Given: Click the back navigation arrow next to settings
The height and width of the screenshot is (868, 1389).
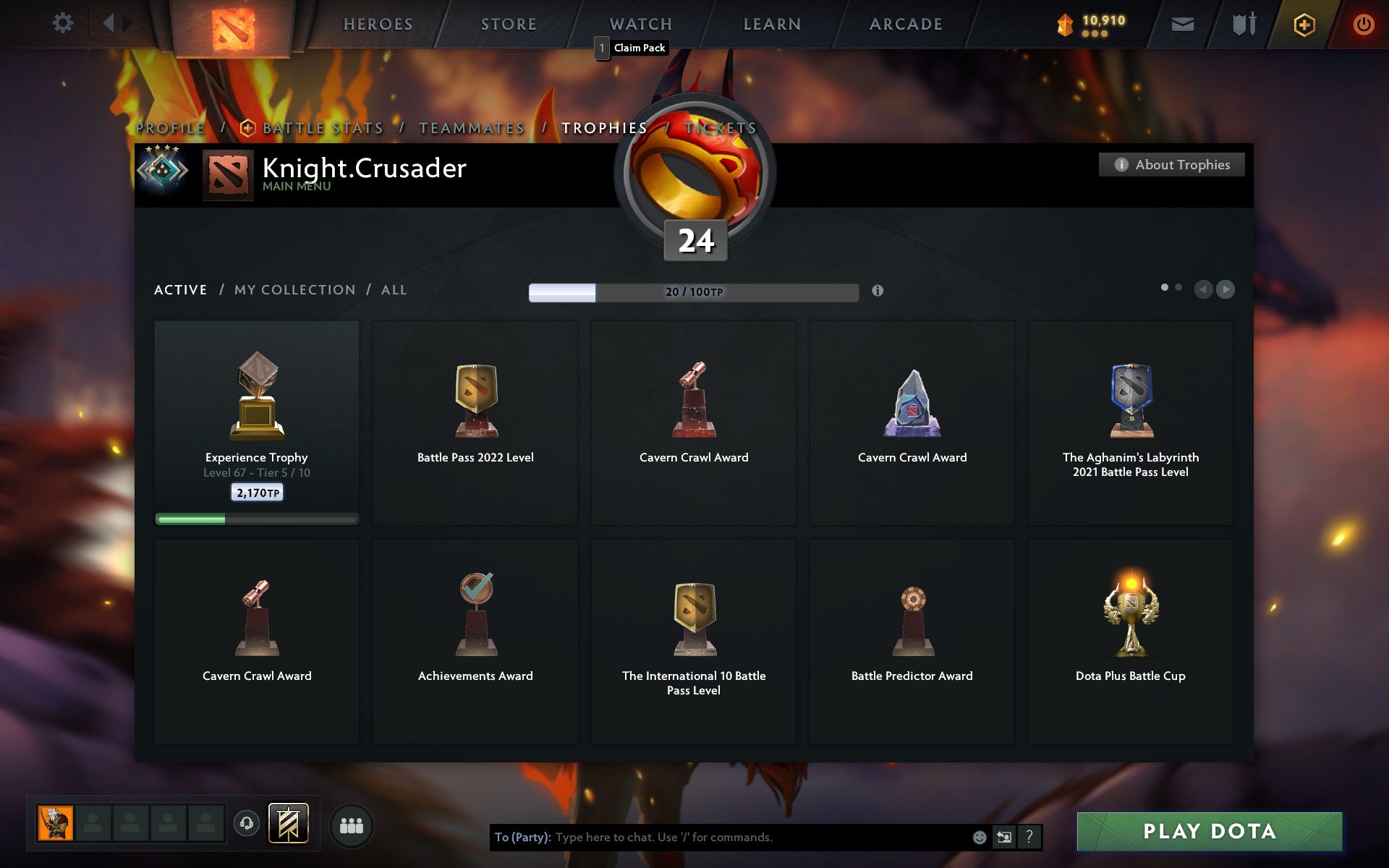Looking at the screenshot, I should tap(109, 22).
